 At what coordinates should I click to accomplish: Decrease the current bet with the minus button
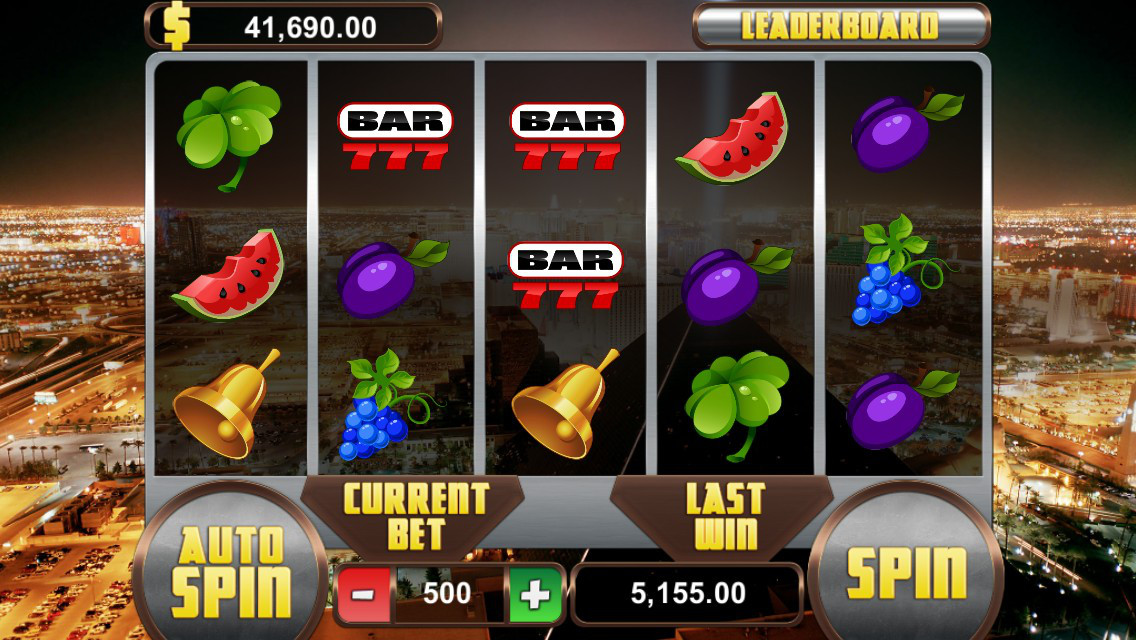click(363, 595)
